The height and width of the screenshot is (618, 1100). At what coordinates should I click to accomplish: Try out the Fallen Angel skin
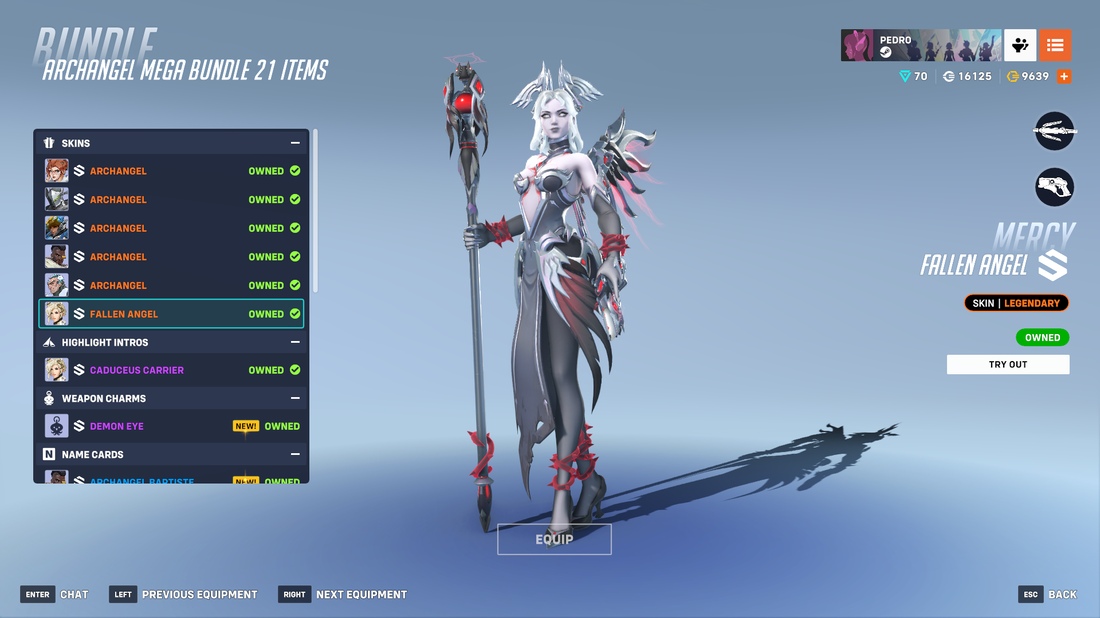pyautogui.click(x=1007, y=364)
